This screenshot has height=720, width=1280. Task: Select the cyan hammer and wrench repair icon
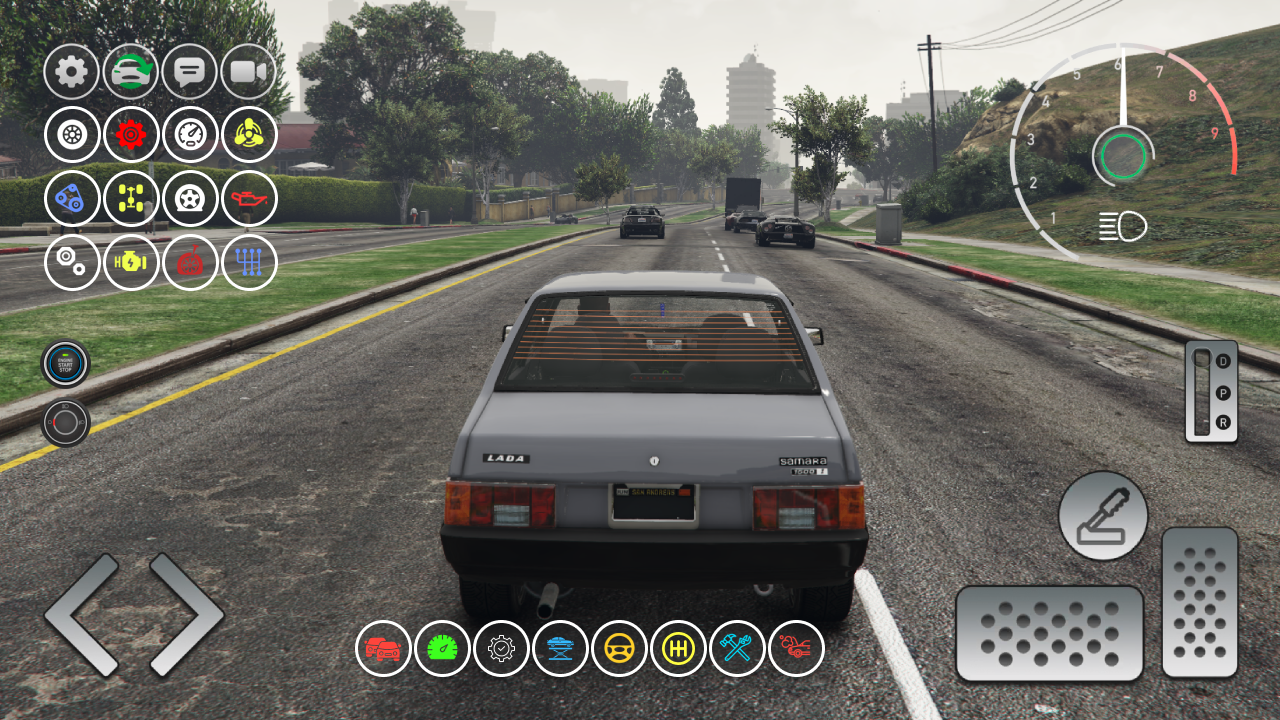coord(738,648)
